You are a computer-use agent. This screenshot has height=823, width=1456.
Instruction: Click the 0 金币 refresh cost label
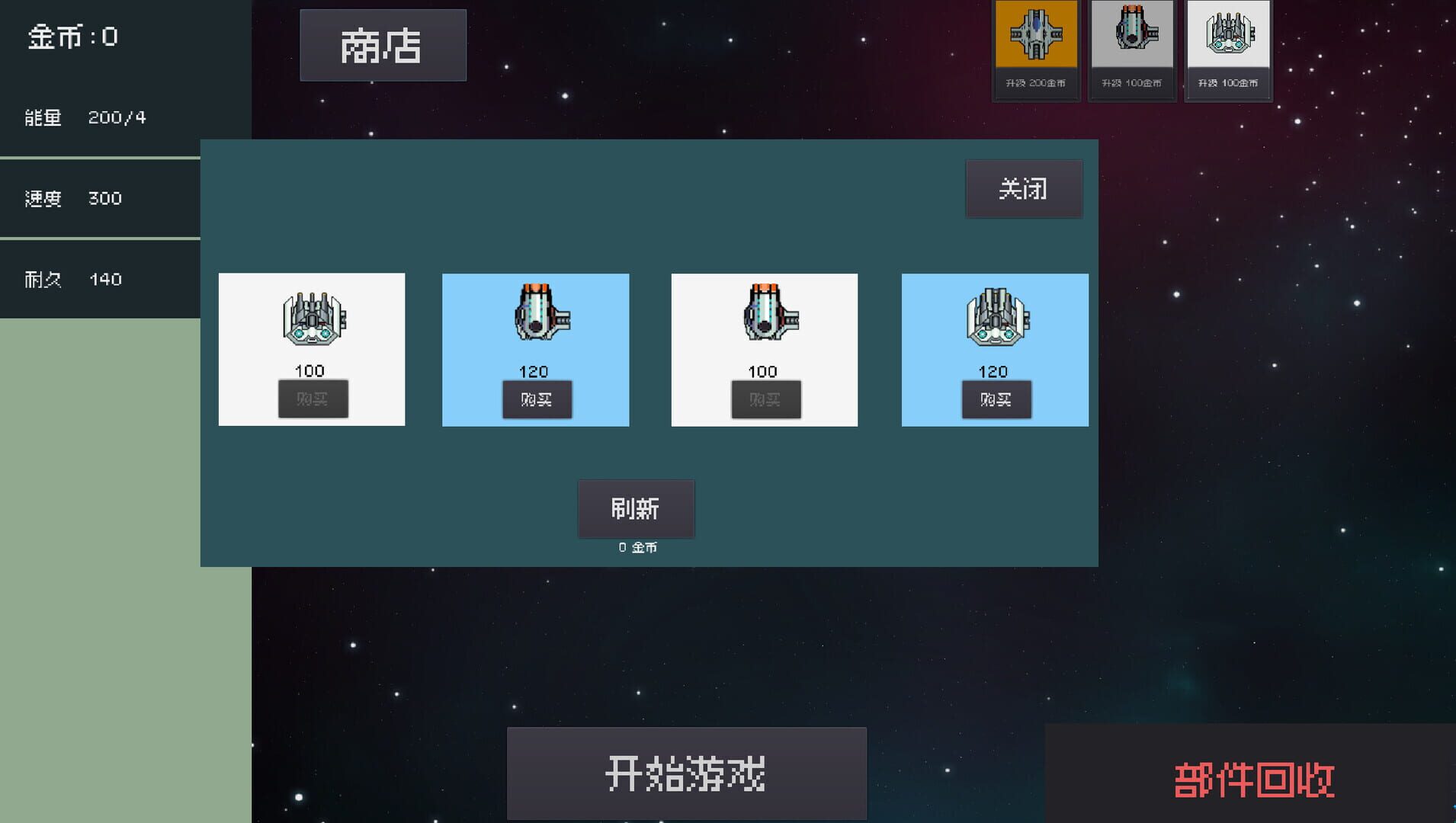[x=637, y=546]
